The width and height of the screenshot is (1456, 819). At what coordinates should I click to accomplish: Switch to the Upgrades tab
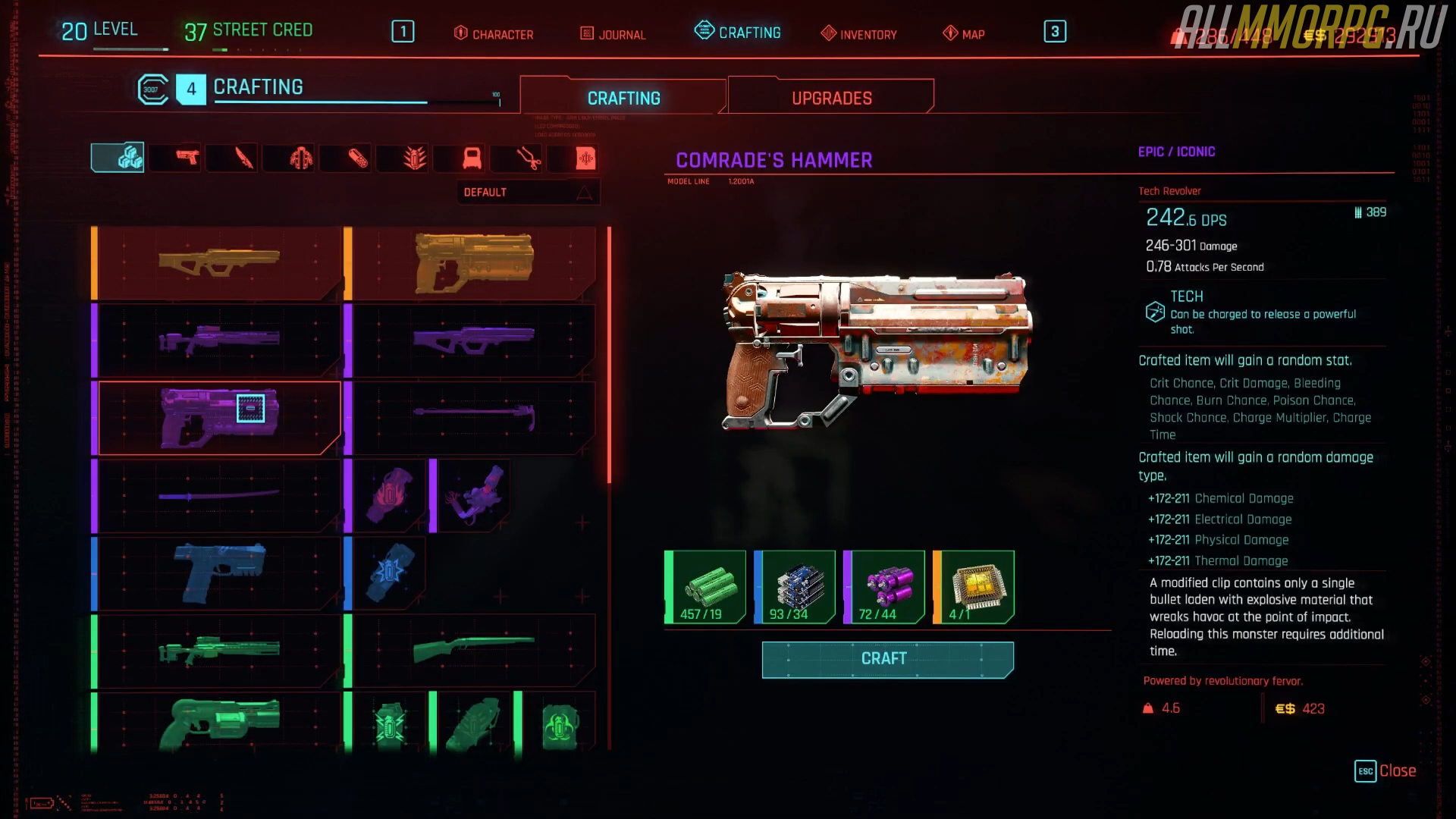pos(831,98)
